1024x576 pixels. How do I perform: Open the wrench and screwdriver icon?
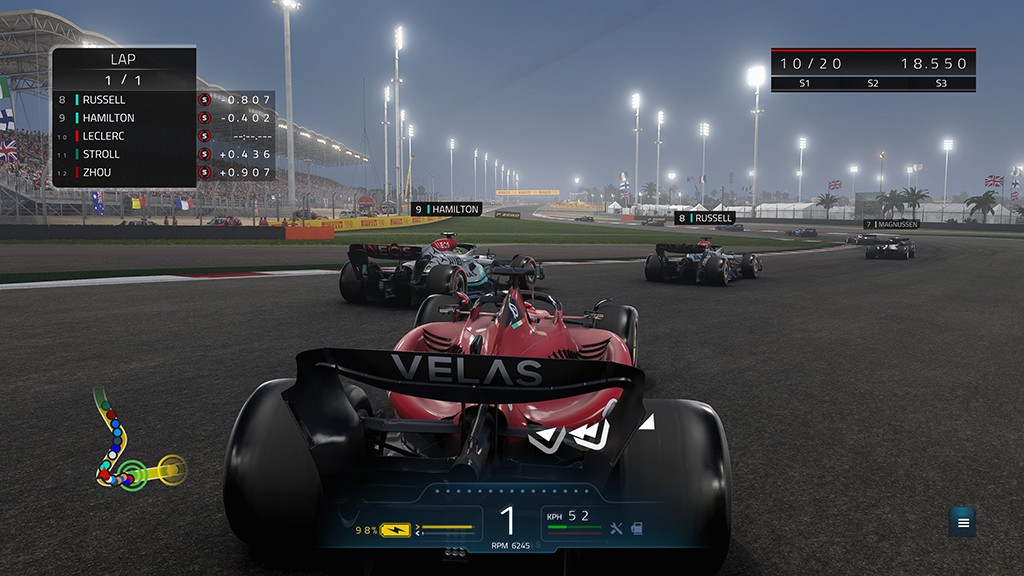point(616,528)
